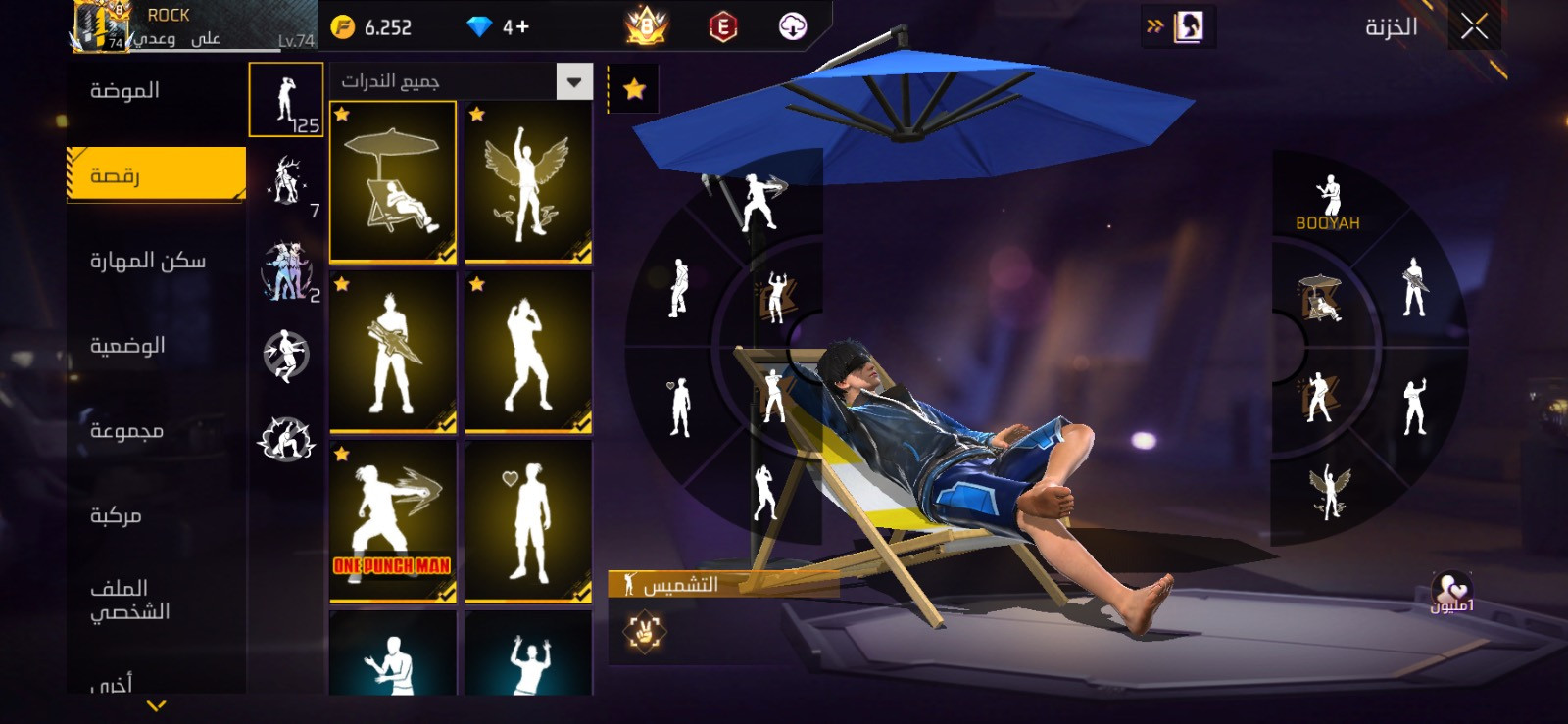Screen dimensions: 1568x724
Task: Select the emote with a heart above the head
Action: tap(528, 521)
